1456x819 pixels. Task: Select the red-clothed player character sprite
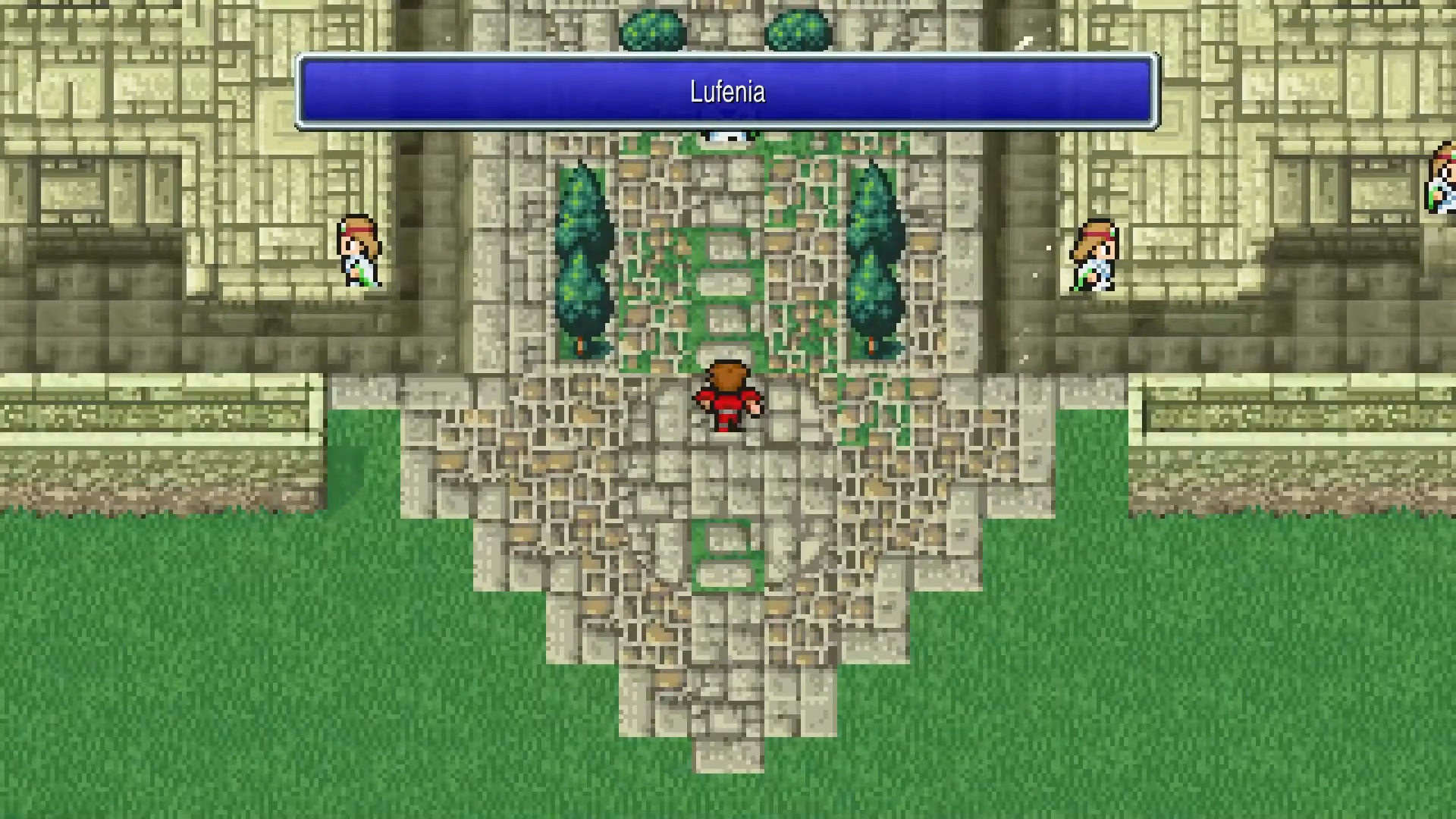[726, 394]
